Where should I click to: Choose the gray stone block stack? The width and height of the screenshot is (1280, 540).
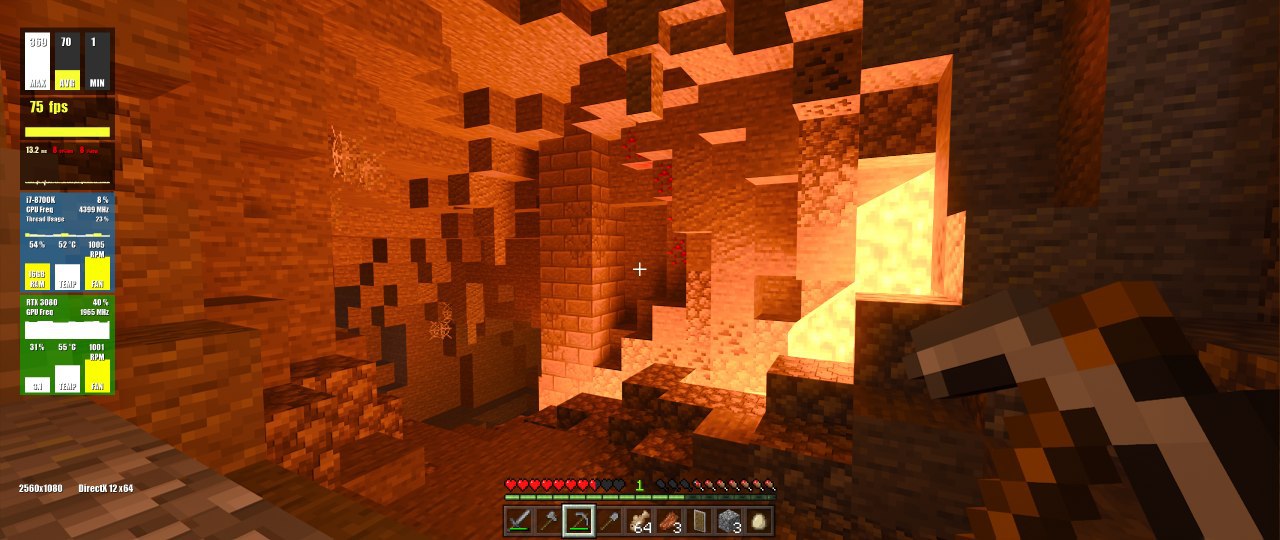728,520
